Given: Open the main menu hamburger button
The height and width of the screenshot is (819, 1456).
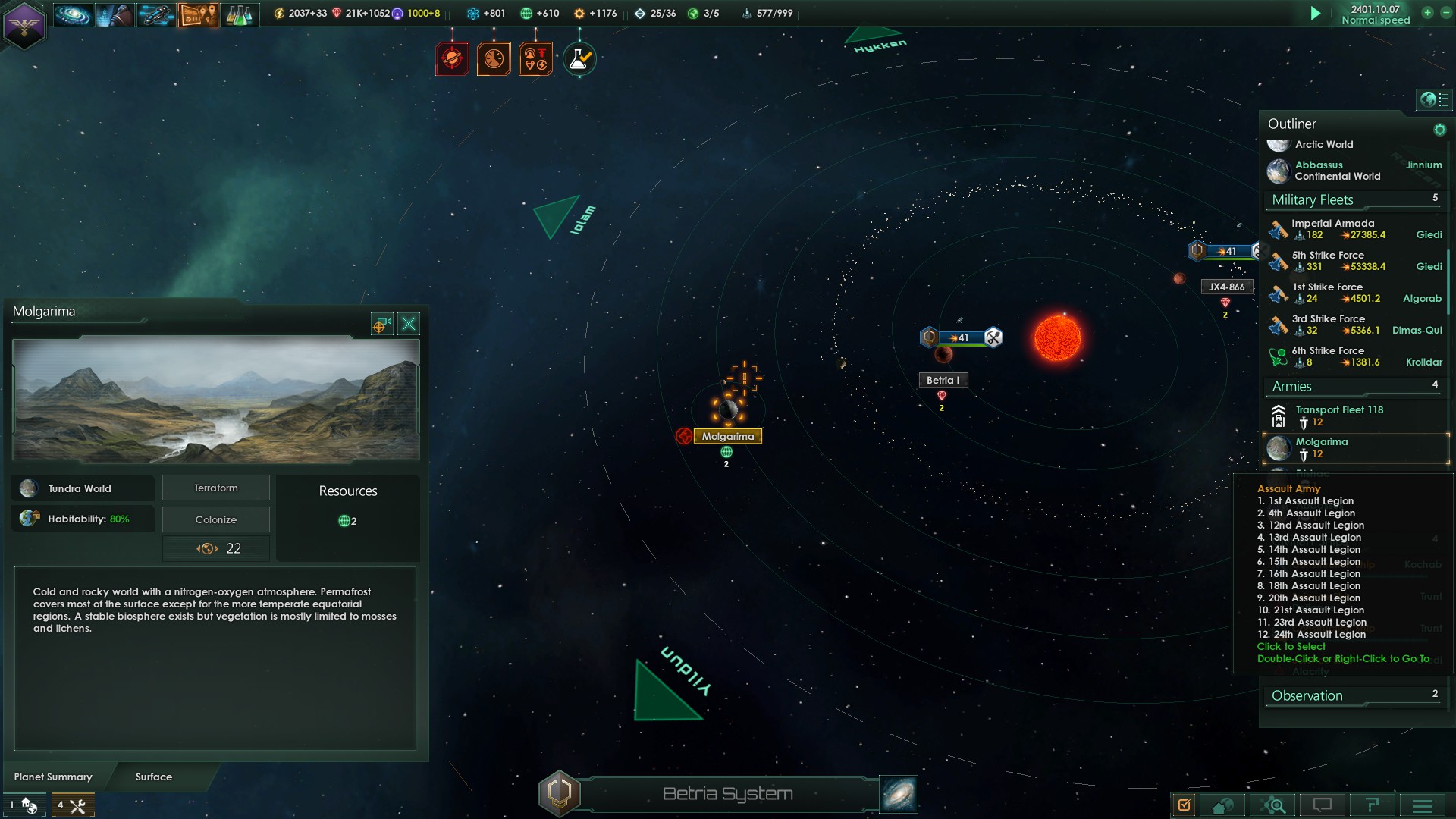Looking at the screenshot, I should tap(1422, 805).
